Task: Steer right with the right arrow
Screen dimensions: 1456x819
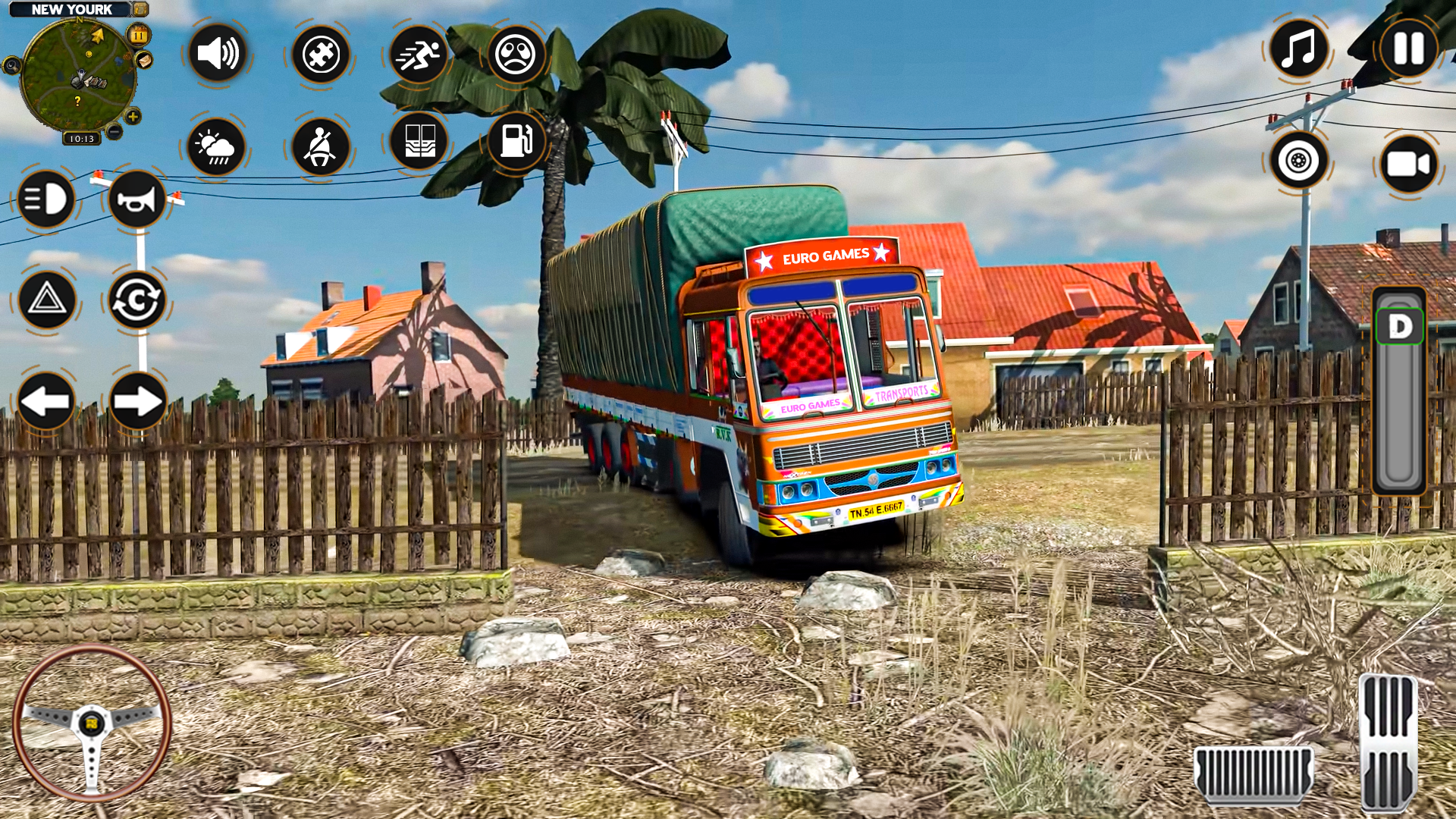Action: pos(137,401)
